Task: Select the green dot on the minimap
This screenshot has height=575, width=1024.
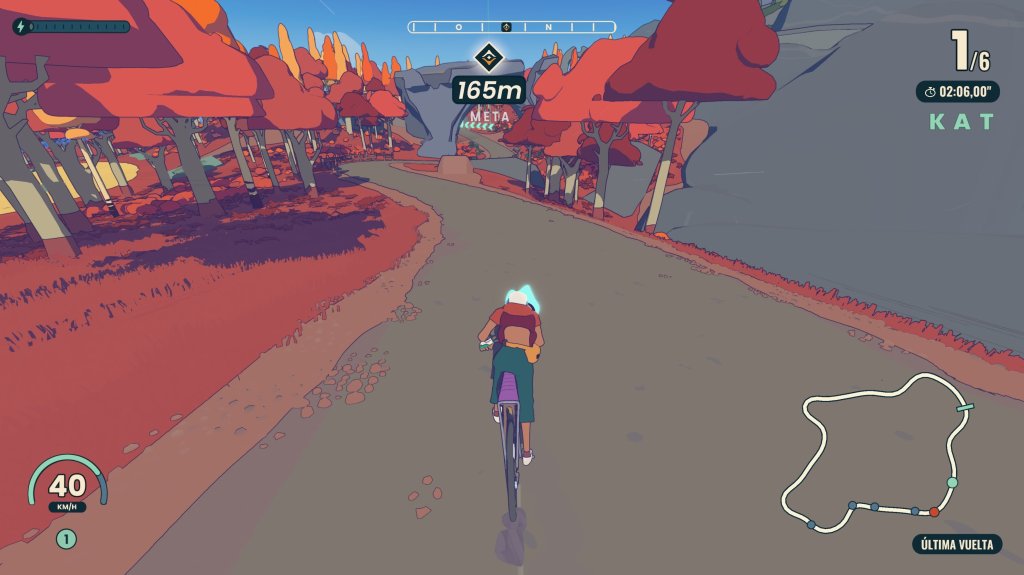Action: pos(952,482)
